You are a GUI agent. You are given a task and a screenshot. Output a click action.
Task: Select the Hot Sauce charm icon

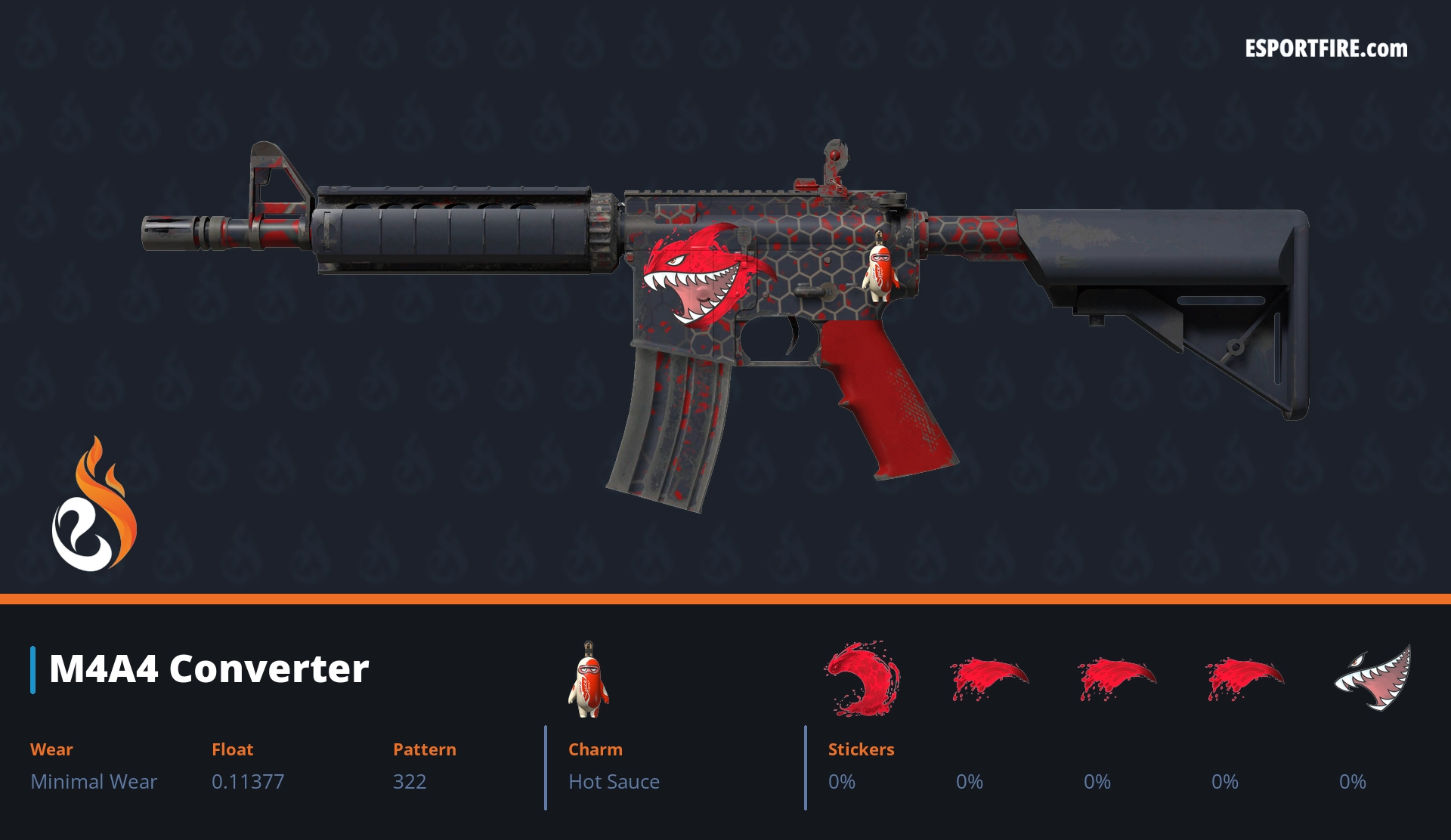point(589,680)
